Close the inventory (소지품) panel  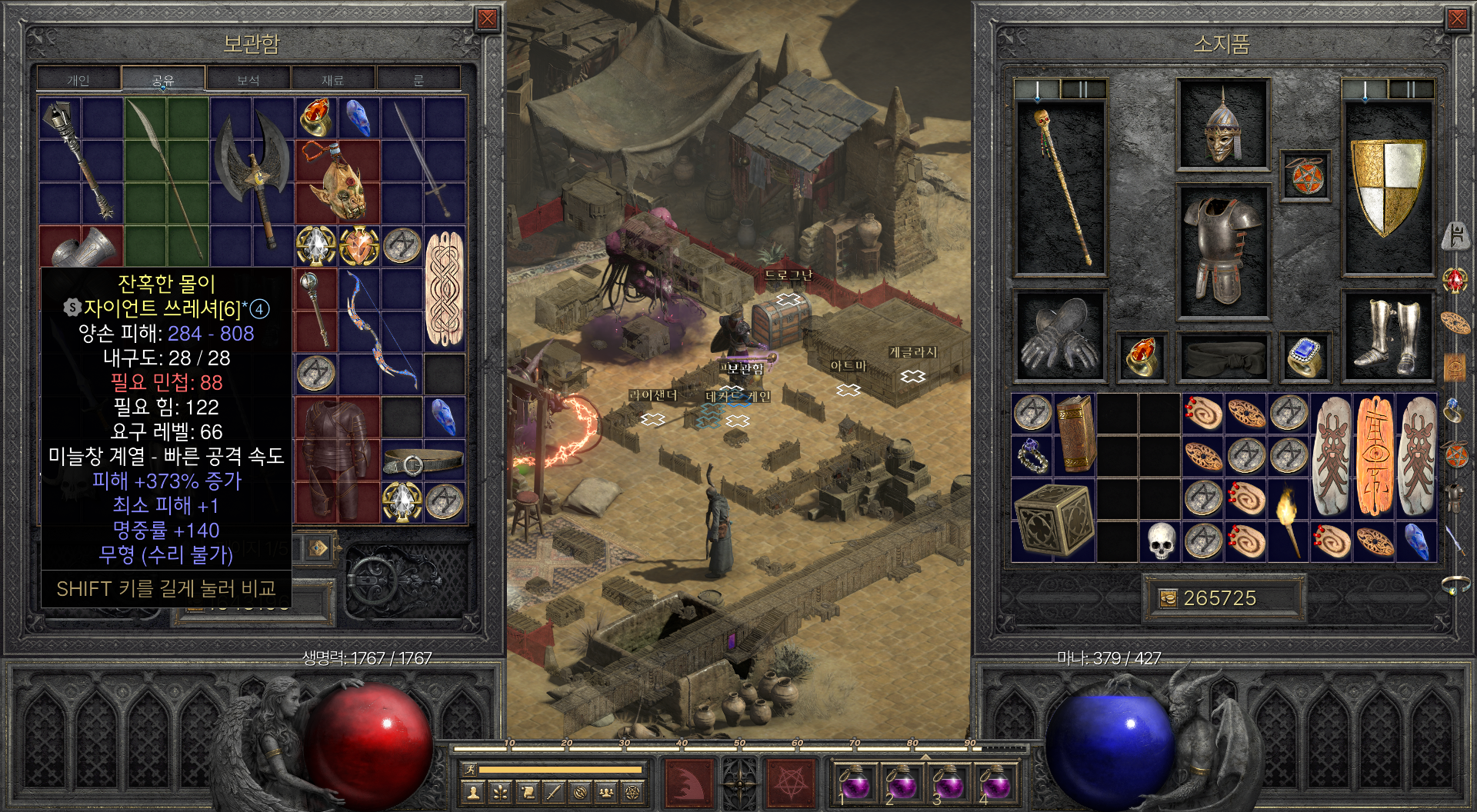pyautogui.click(x=1457, y=19)
